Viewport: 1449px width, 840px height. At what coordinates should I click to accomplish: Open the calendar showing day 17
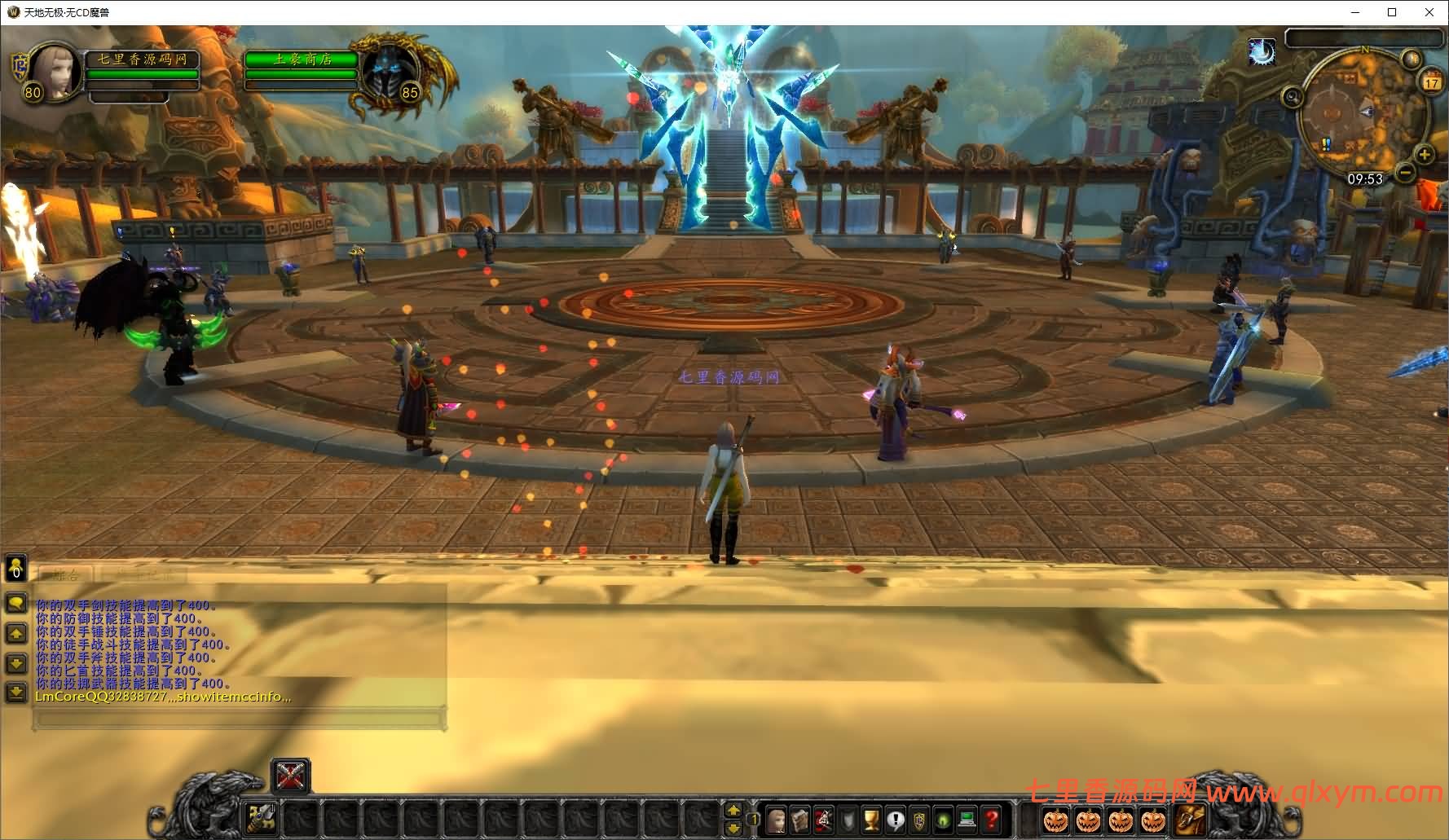point(1431,81)
